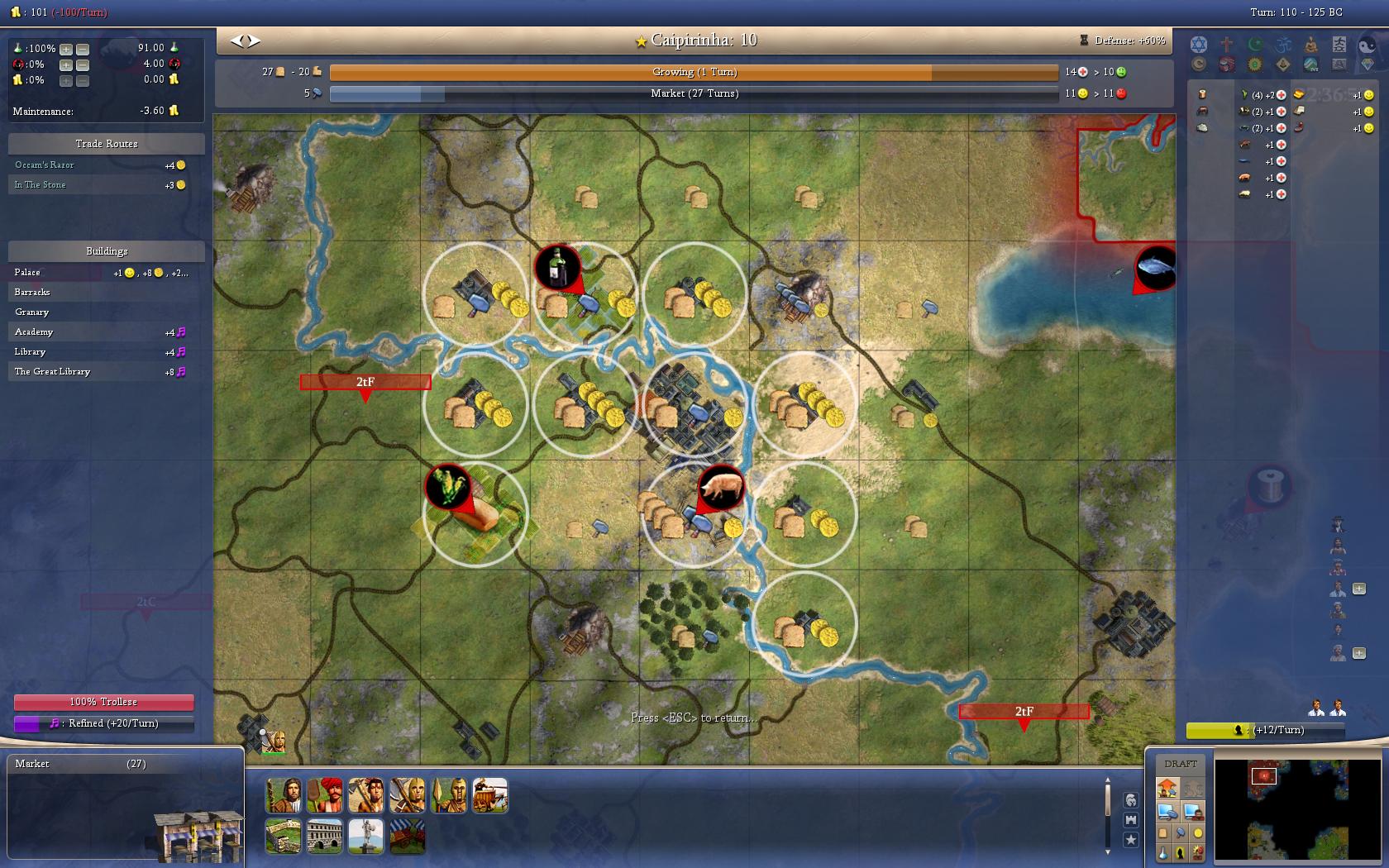The image size is (1389, 868).
Task: Toggle the emphasize food button
Action: click(x=1163, y=833)
